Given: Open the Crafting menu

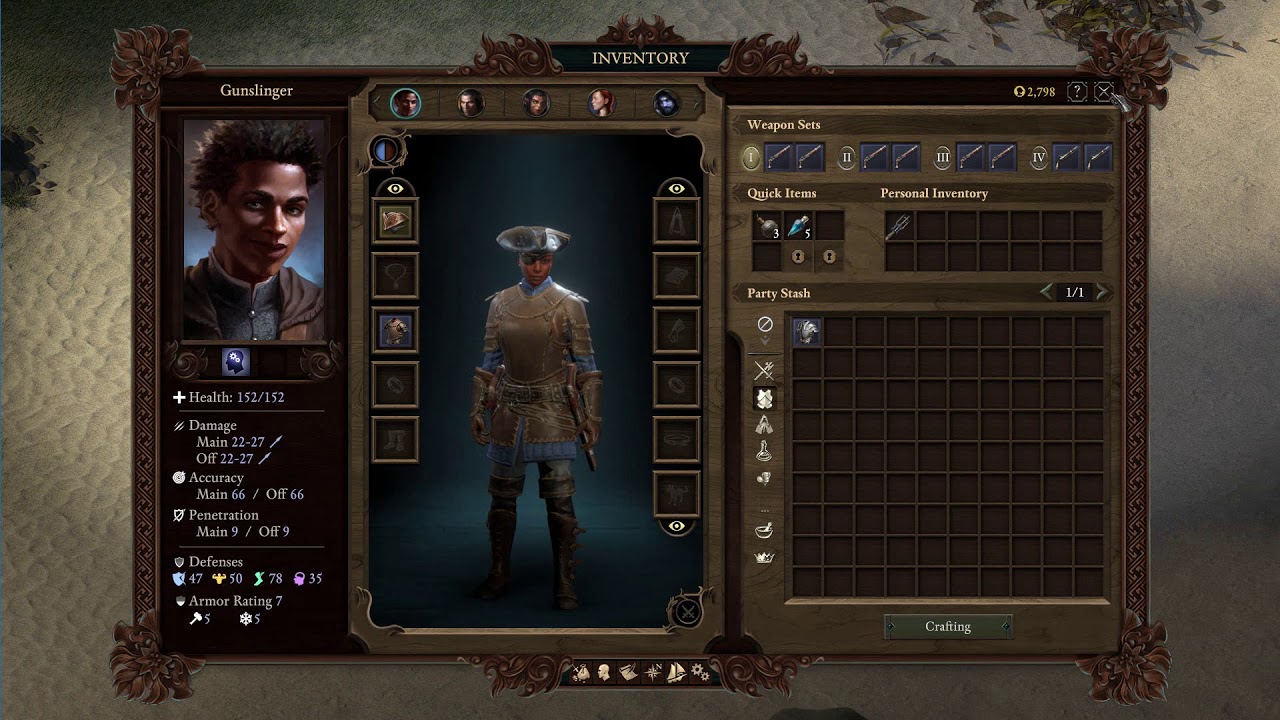Looking at the screenshot, I should [x=947, y=627].
